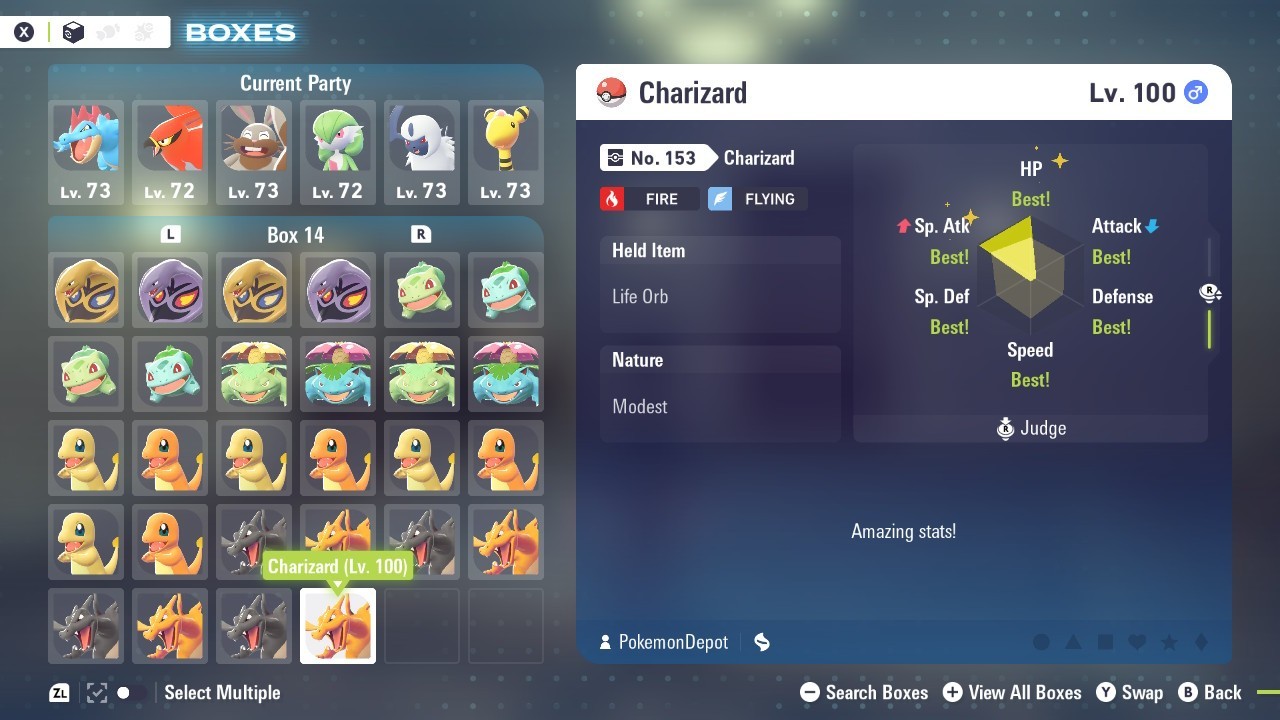Image resolution: width=1280 pixels, height=720 pixels.
Task: Select Gardevoir from the party row
Action: point(338,152)
